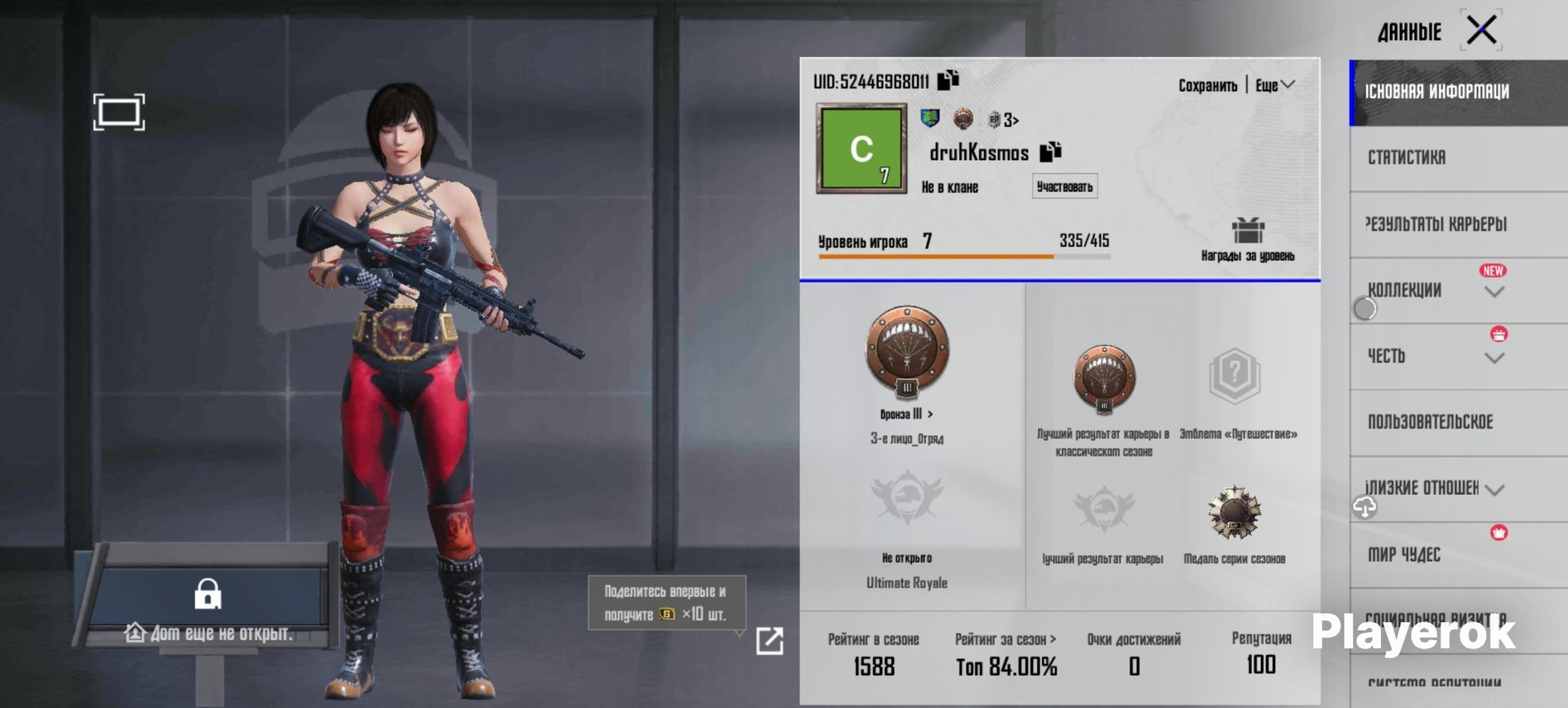This screenshot has width=1568, height=708.
Task: Share the profile via the share icon
Action: coord(769,641)
